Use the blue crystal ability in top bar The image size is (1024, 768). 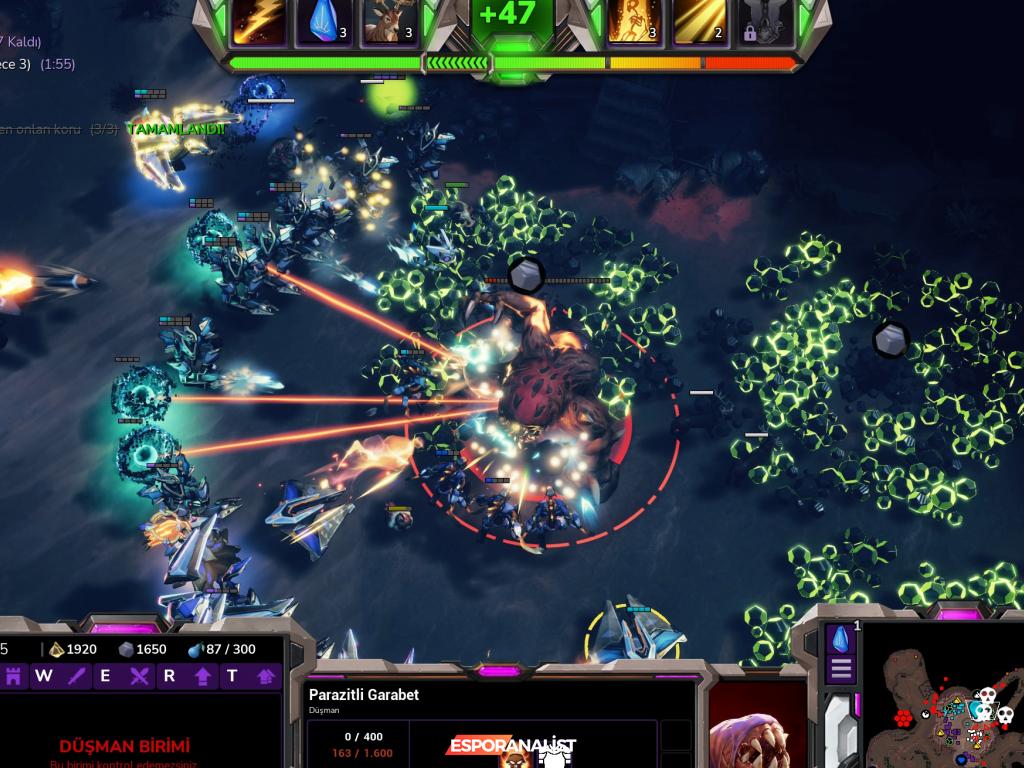323,22
